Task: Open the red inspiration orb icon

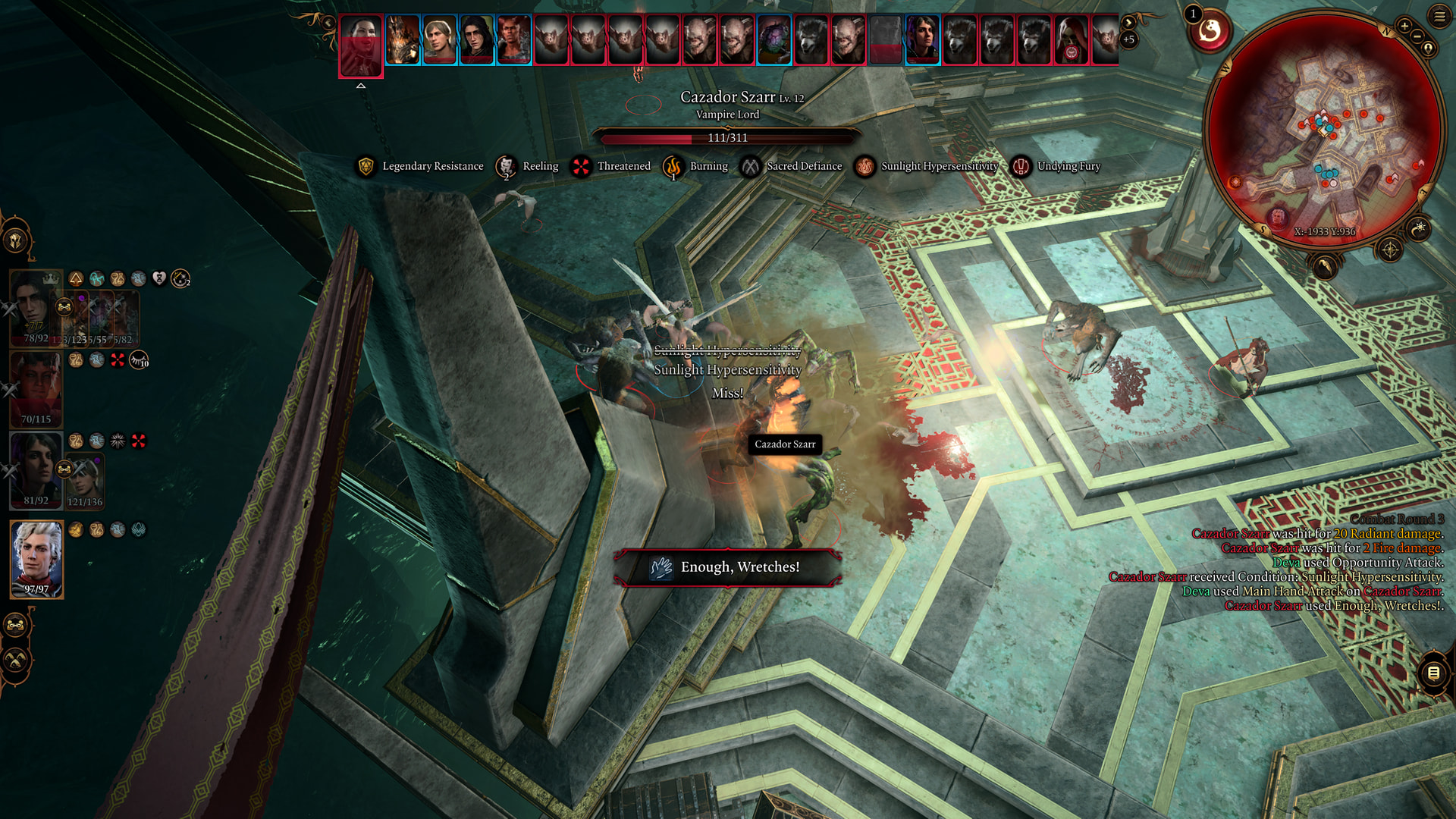Action: point(1210,32)
